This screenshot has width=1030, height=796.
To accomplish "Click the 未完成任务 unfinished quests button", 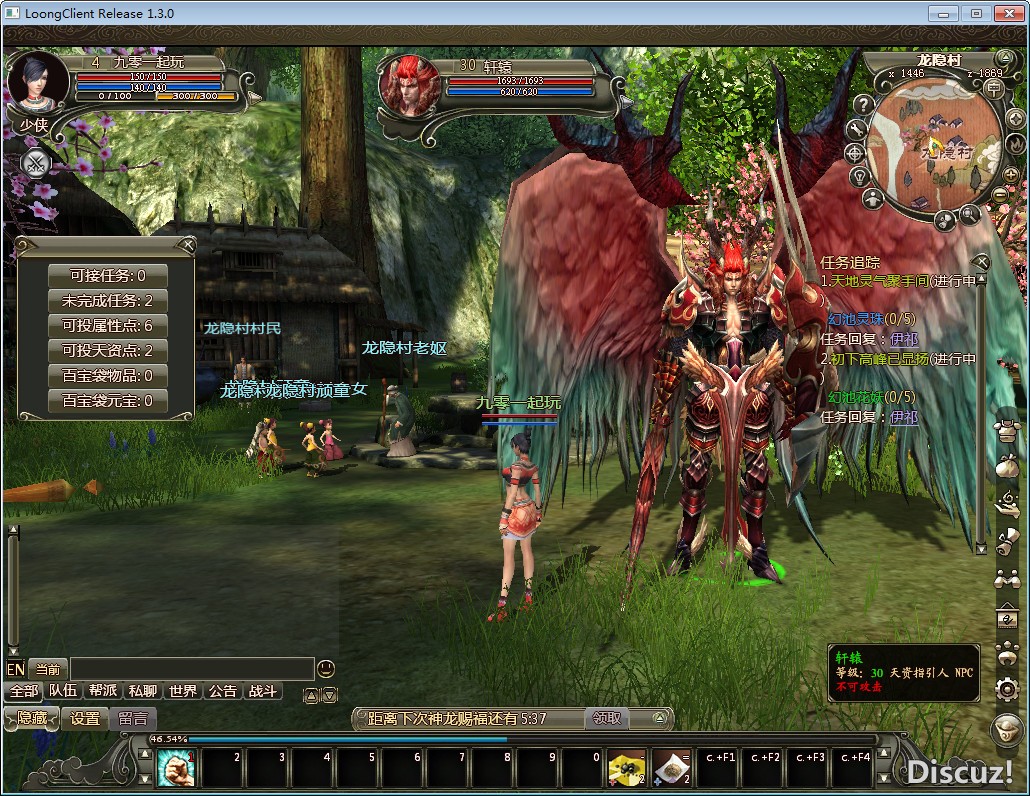I will (x=107, y=301).
